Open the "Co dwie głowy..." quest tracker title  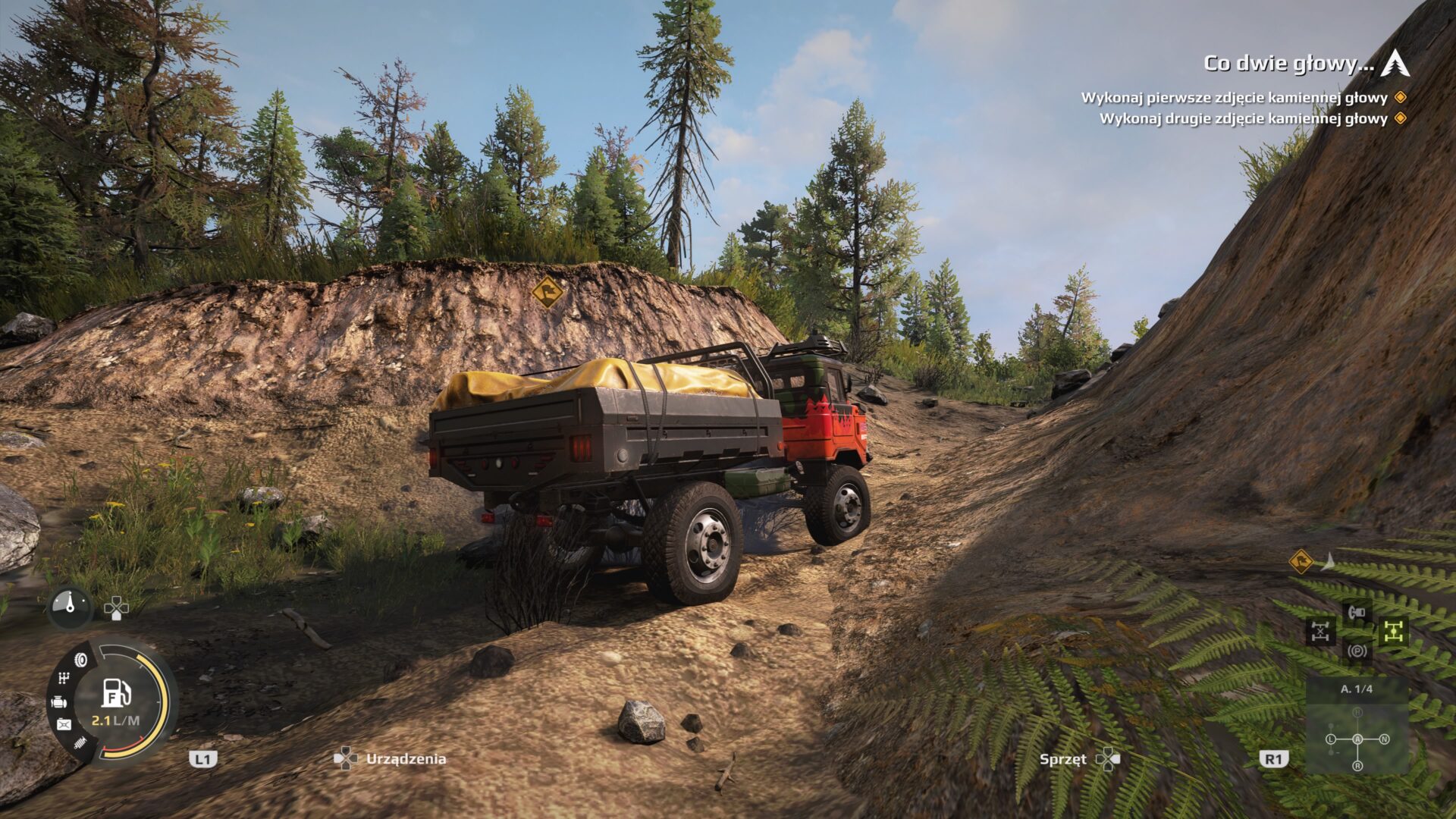[1288, 64]
